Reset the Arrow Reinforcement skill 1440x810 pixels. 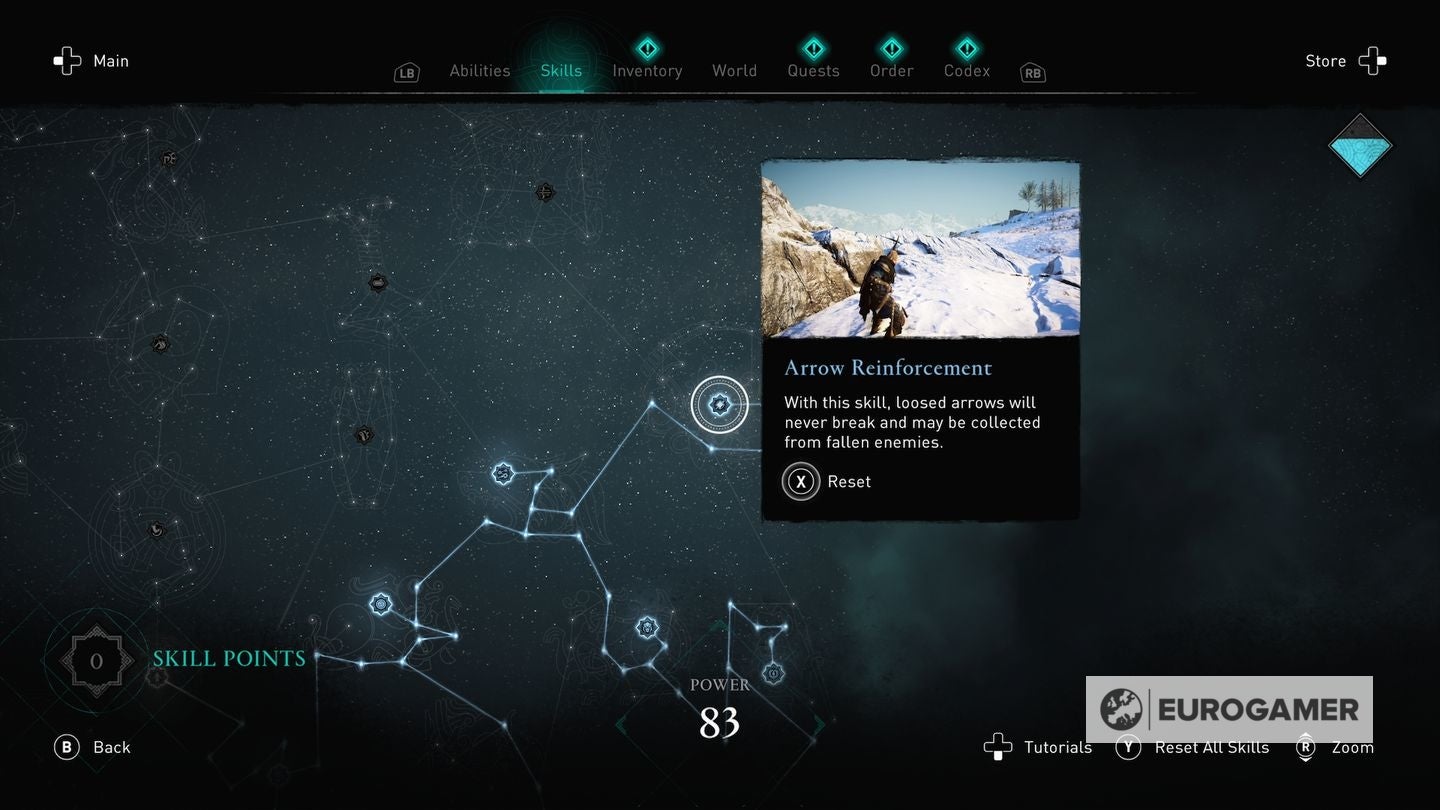click(x=800, y=481)
